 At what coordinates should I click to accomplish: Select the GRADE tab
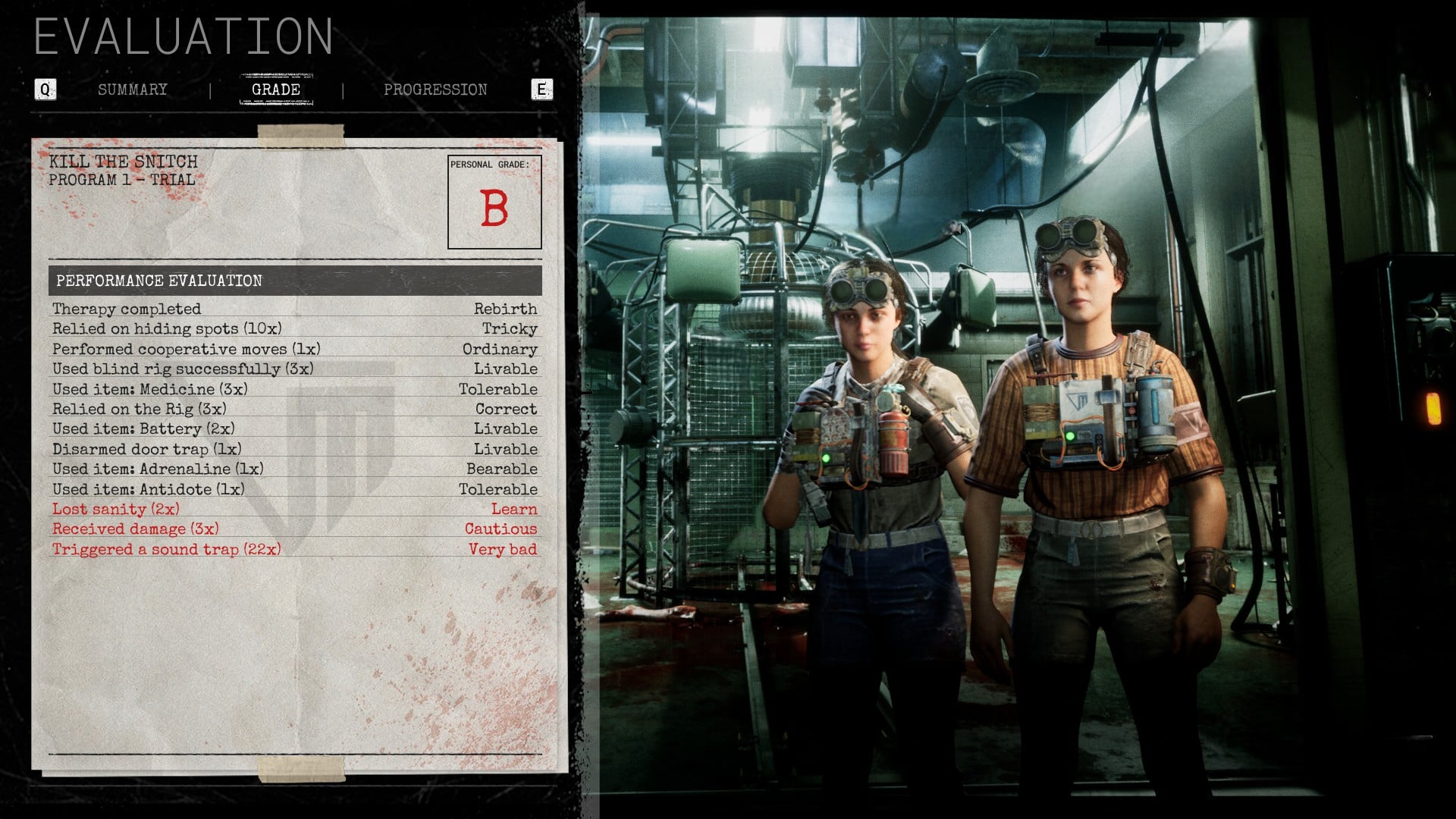tap(277, 89)
